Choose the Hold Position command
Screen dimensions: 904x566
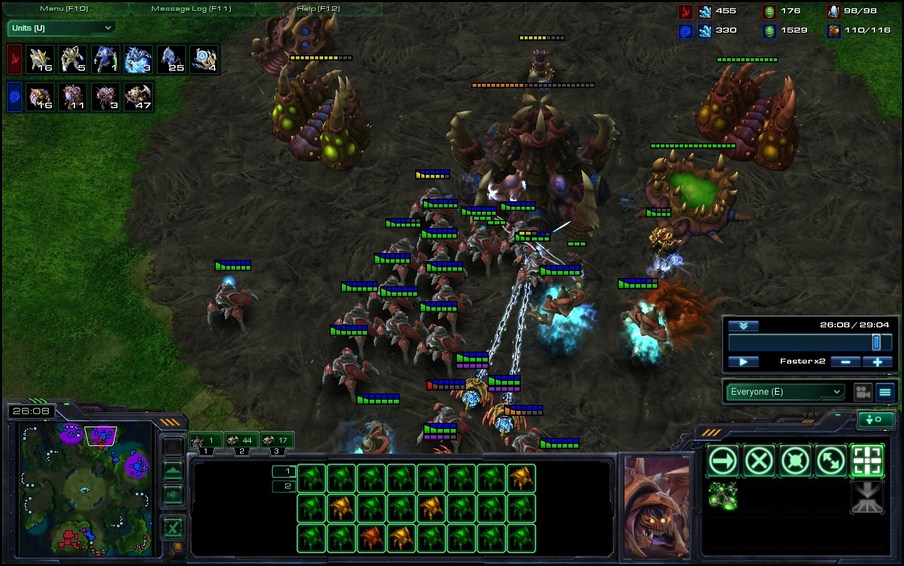tap(795, 460)
